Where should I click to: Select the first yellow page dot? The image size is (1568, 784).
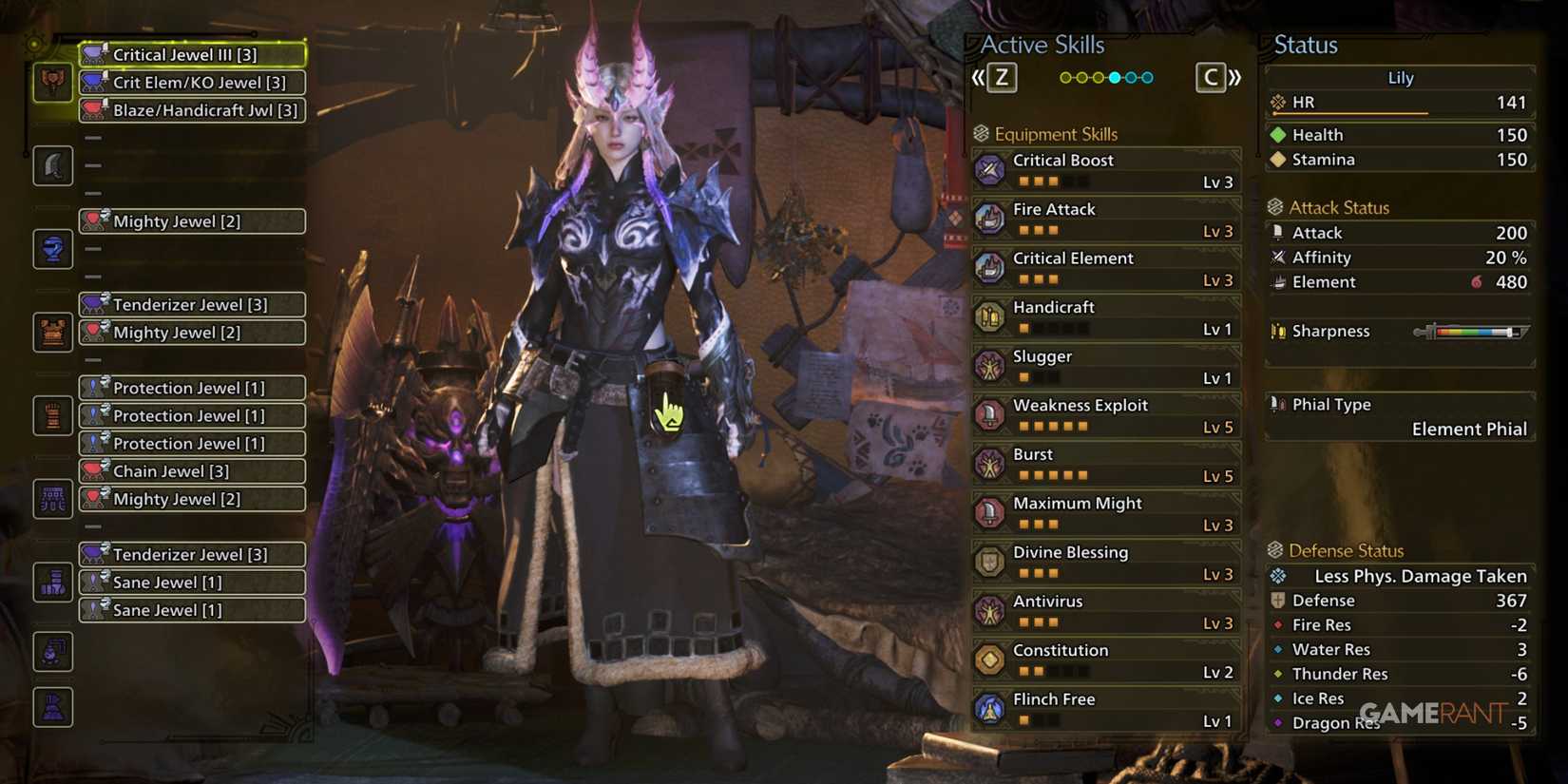[x=1066, y=77]
